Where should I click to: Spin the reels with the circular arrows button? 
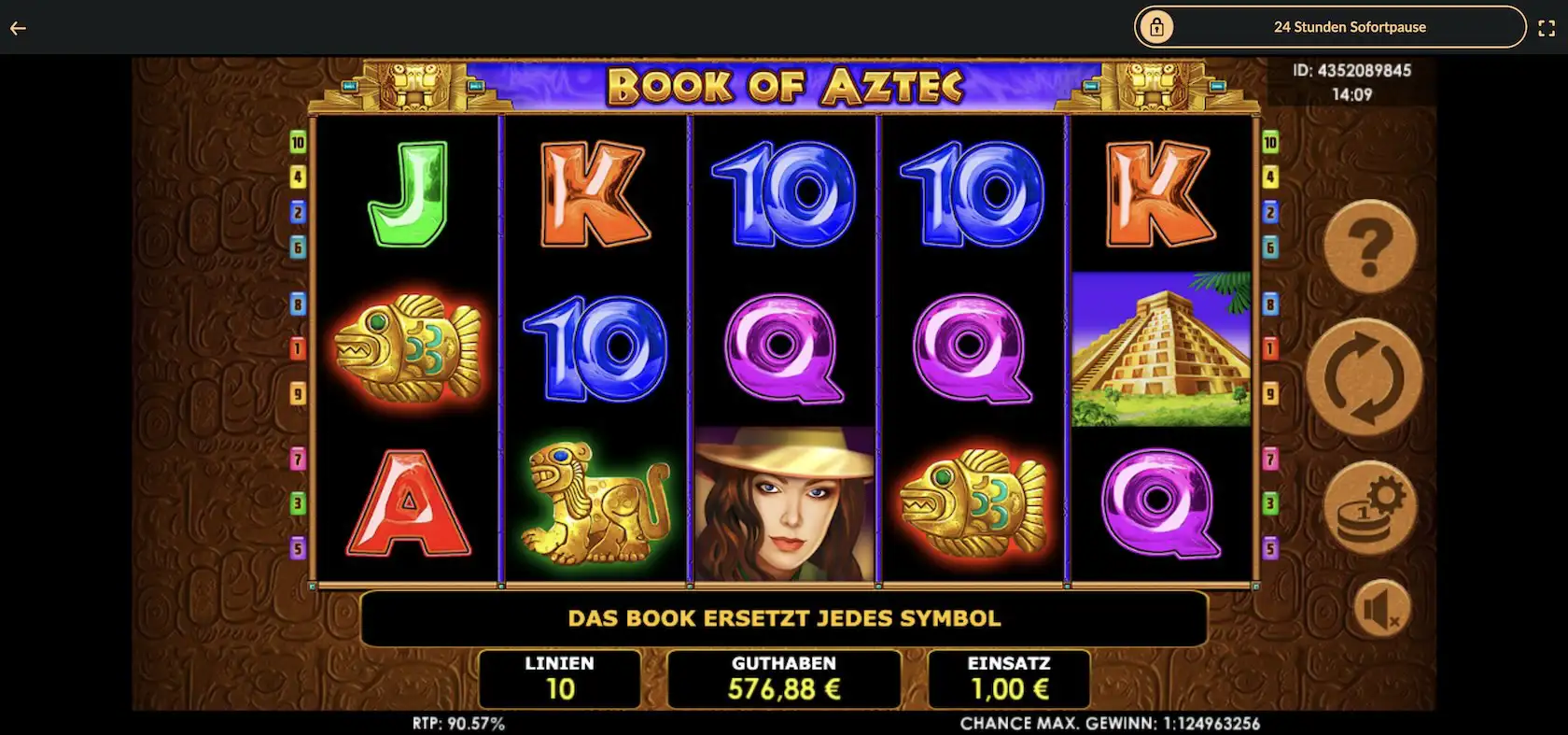point(1364,377)
